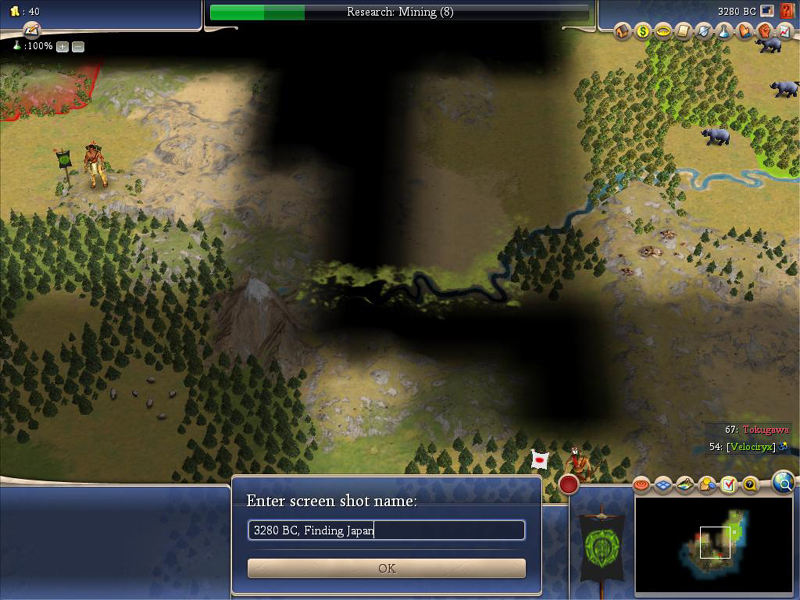Image resolution: width=800 pixels, height=600 pixels.
Task: Click the screen shot name text field
Action: [x=387, y=530]
